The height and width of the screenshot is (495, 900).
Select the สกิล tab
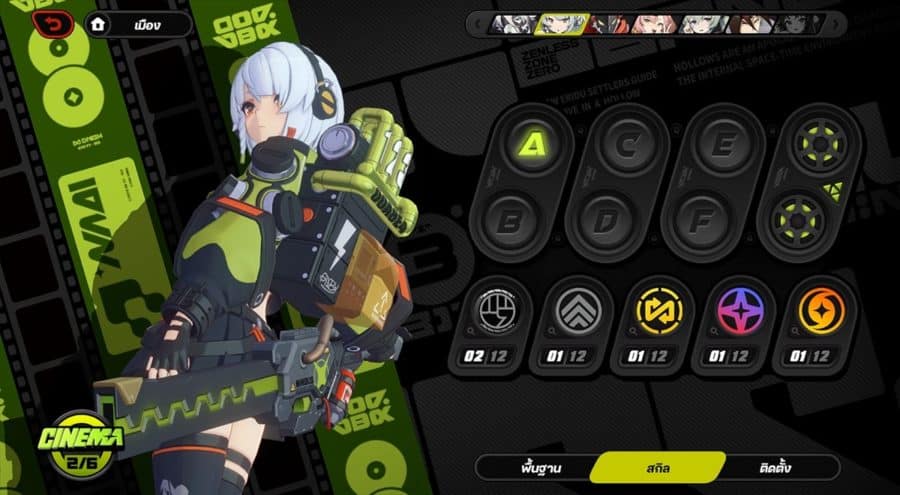click(657, 467)
